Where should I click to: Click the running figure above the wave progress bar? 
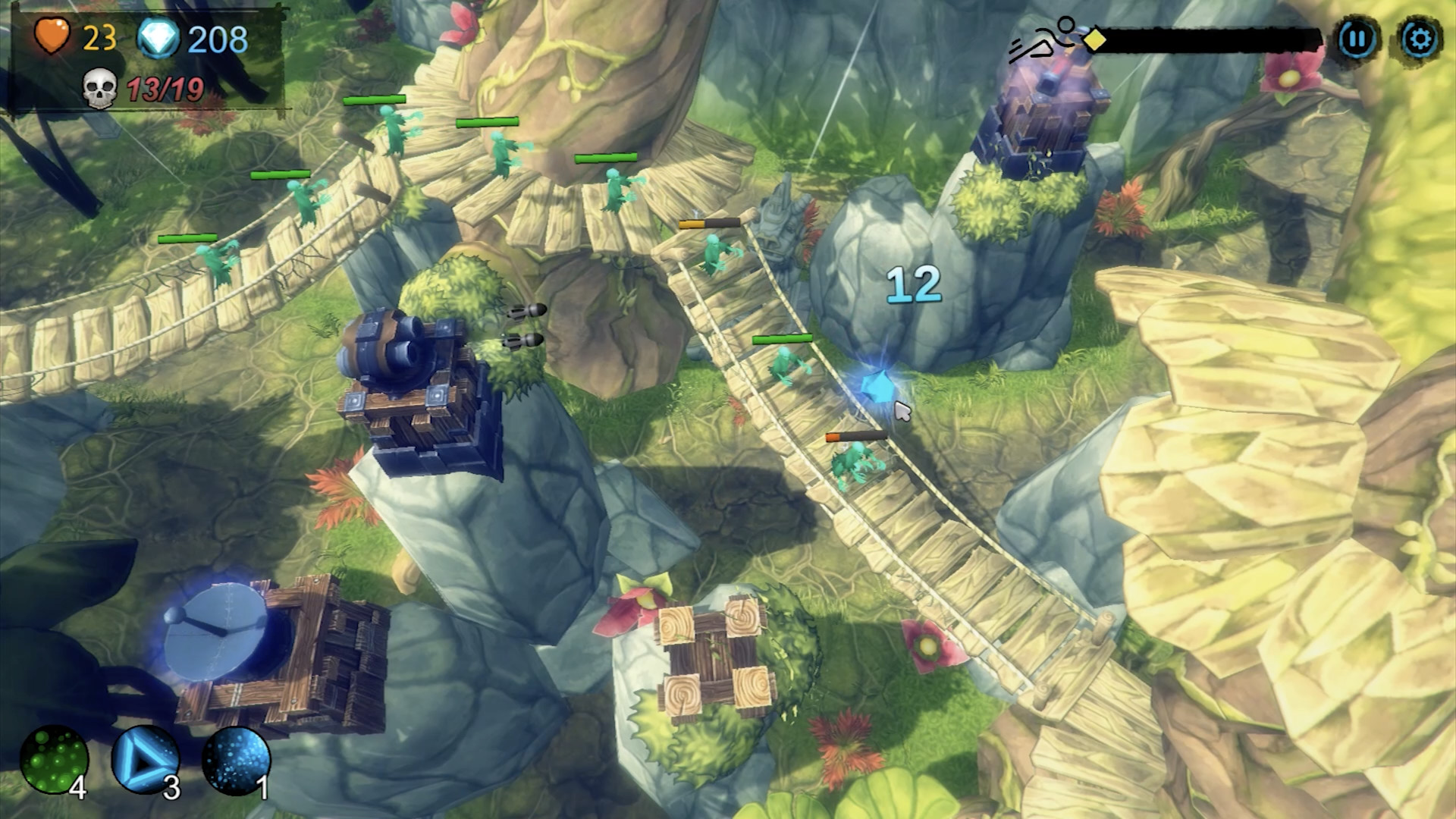point(1045,34)
